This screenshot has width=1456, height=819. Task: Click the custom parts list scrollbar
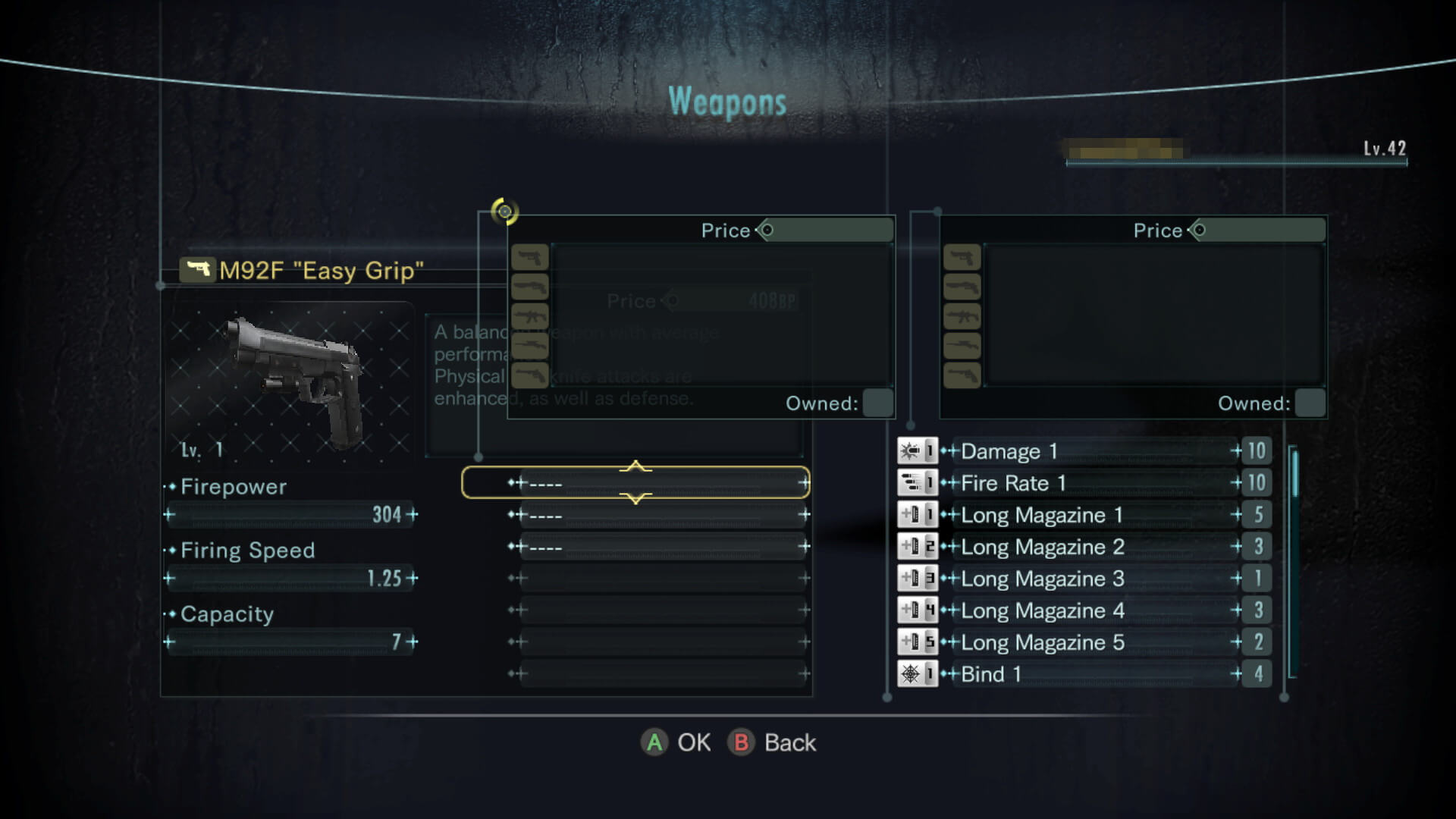click(1294, 561)
